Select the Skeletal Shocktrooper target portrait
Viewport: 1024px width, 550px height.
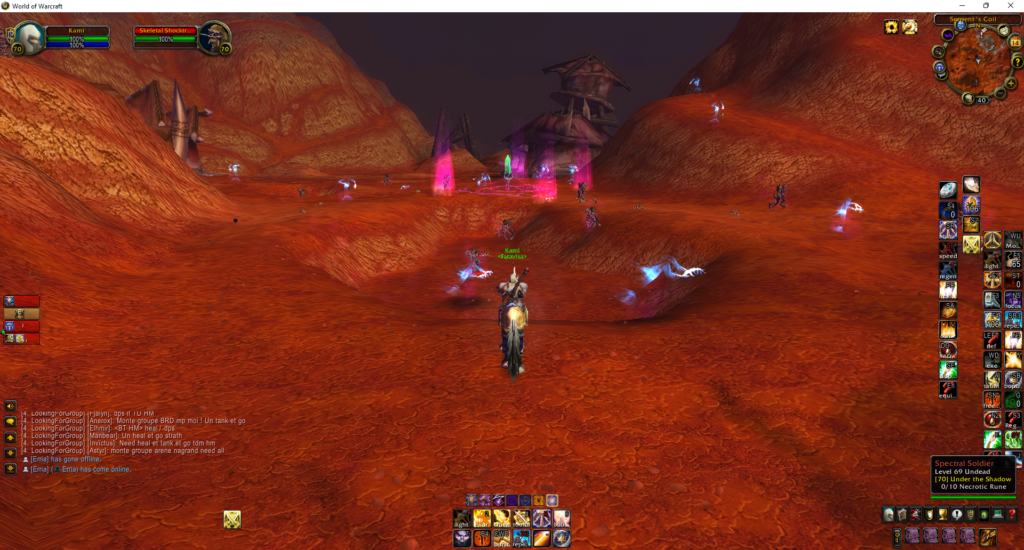214,38
